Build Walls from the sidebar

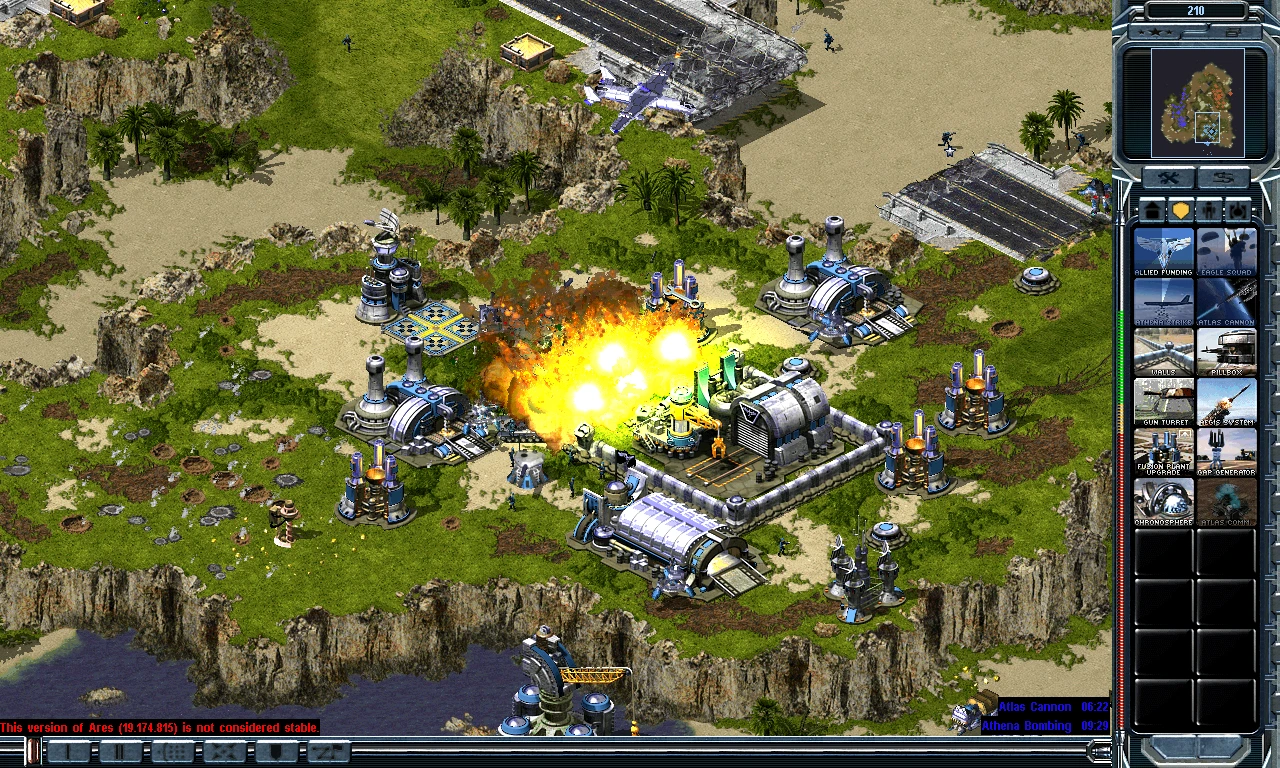point(1164,352)
